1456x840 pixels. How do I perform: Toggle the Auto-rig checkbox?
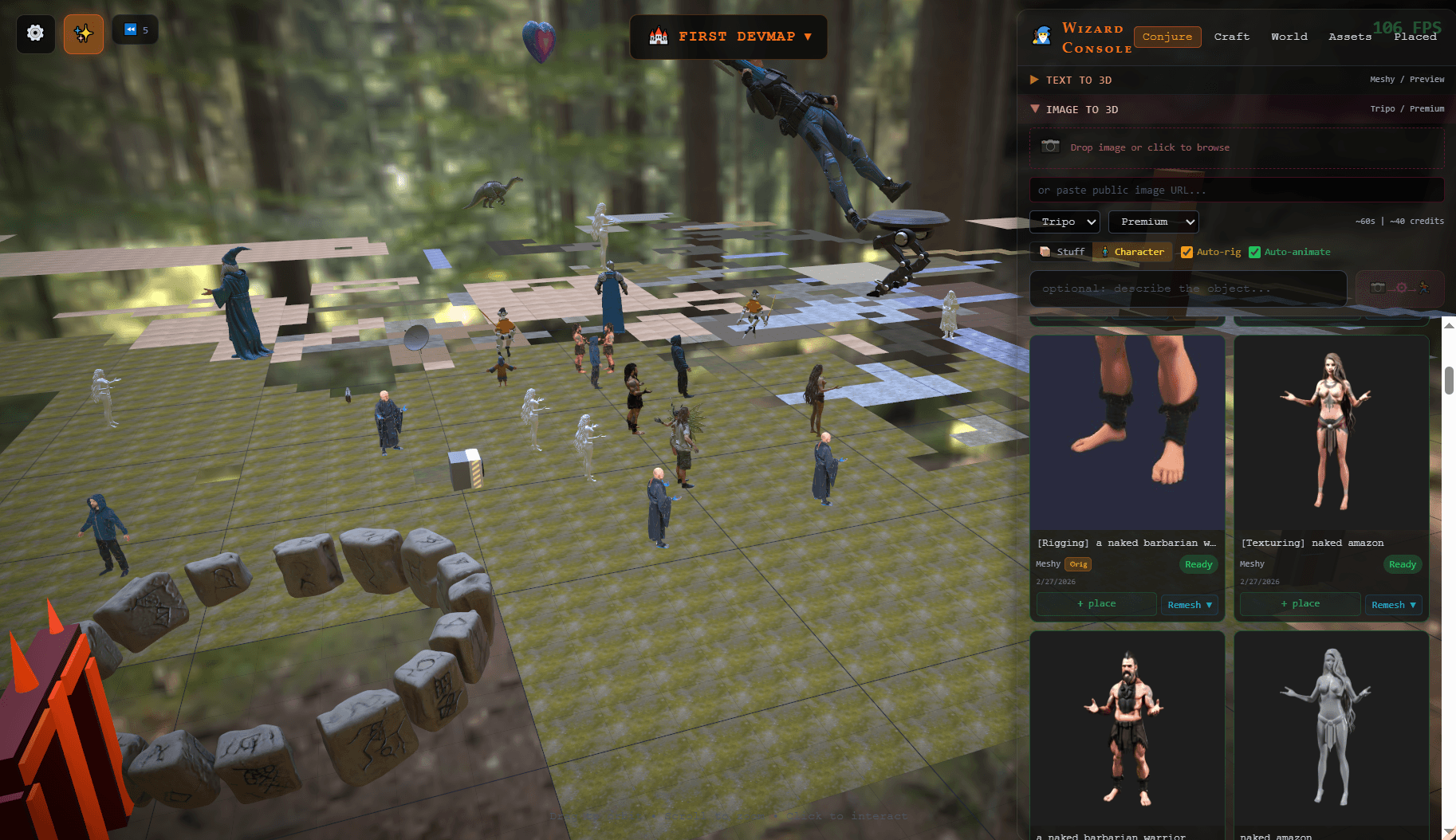tap(1186, 253)
